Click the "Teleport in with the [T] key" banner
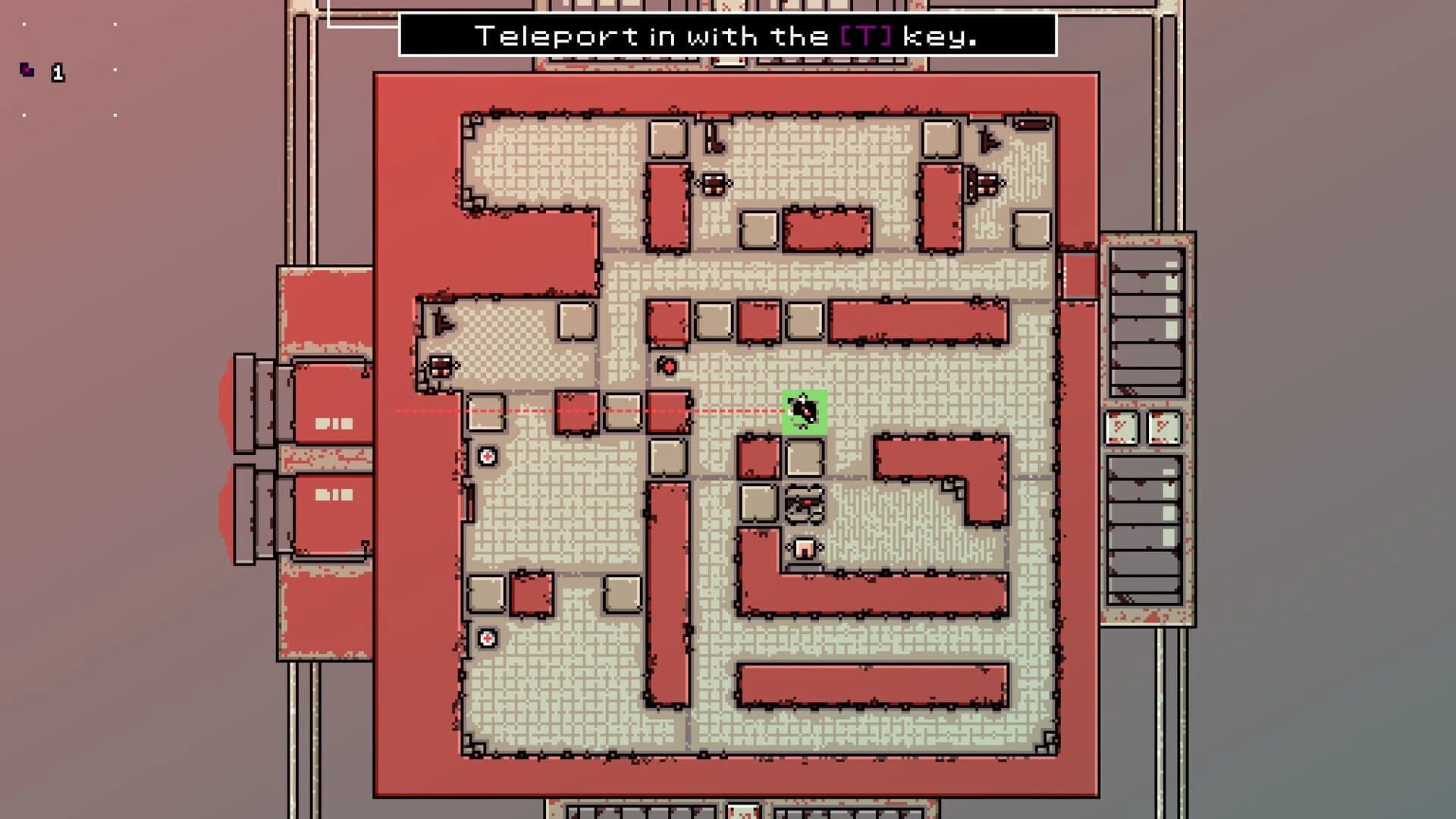 pyautogui.click(x=728, y=34)
